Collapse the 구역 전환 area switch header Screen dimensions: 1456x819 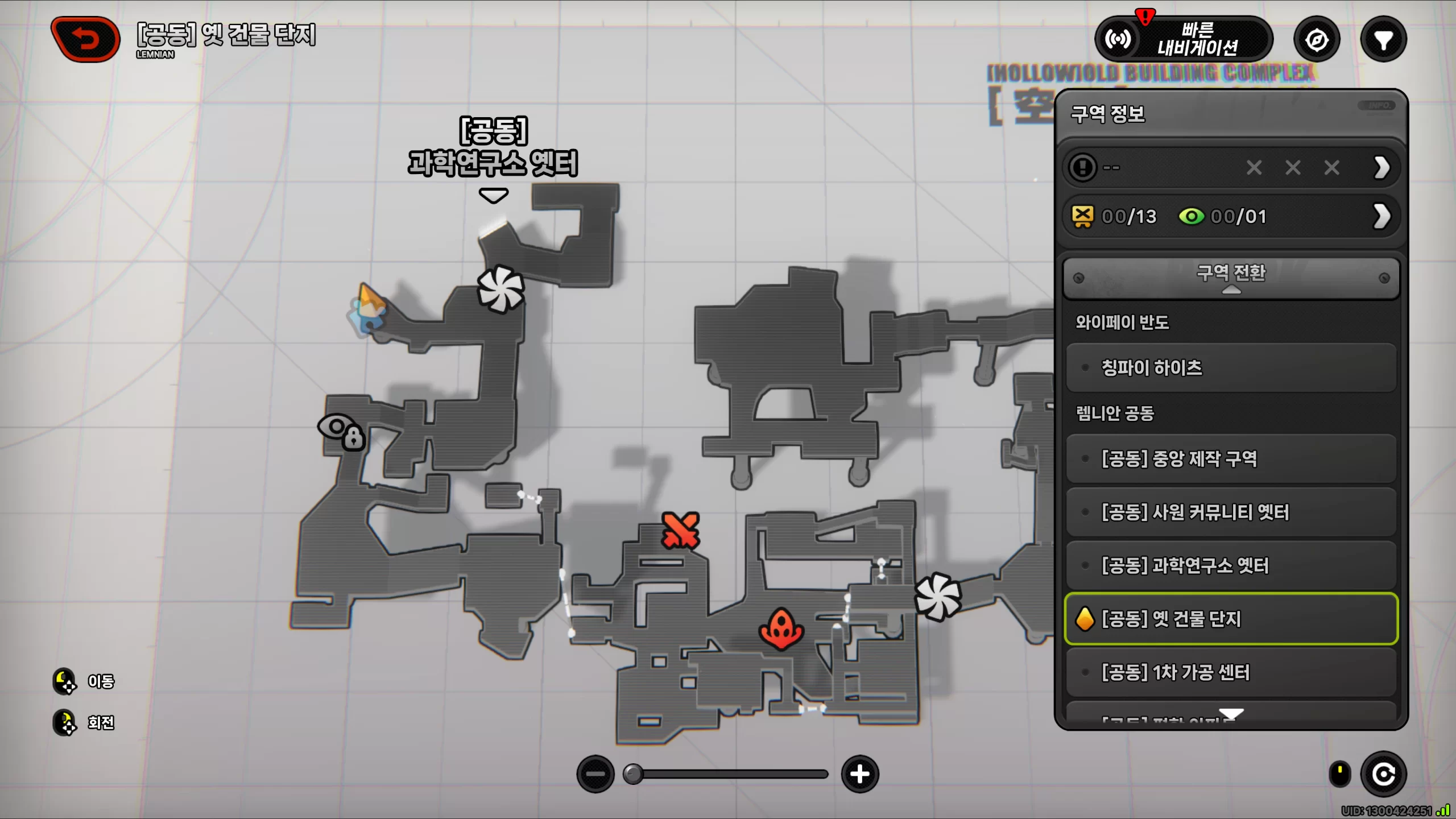1231,278
